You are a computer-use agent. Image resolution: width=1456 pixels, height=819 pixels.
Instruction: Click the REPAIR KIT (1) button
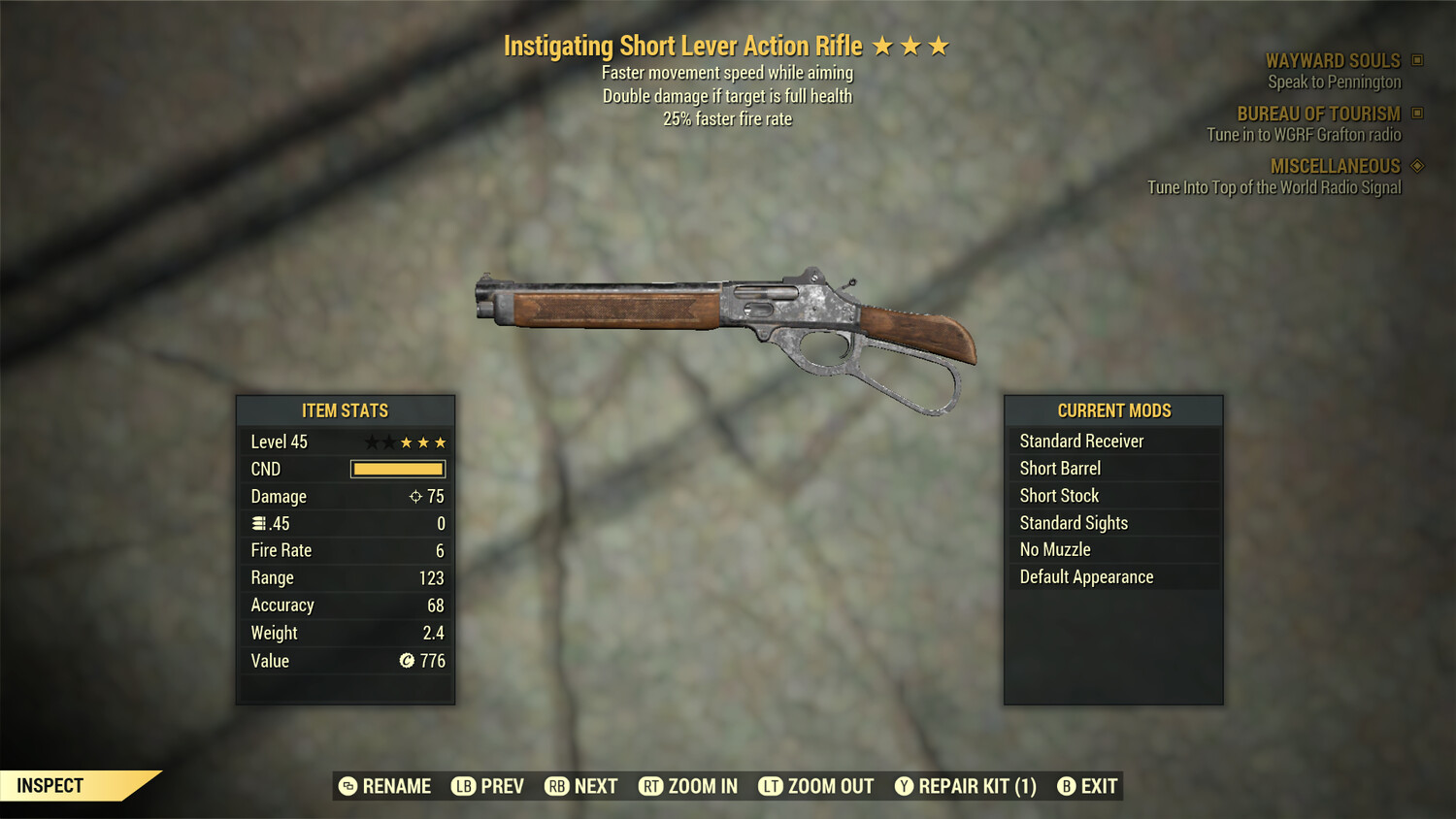(971, 786)
